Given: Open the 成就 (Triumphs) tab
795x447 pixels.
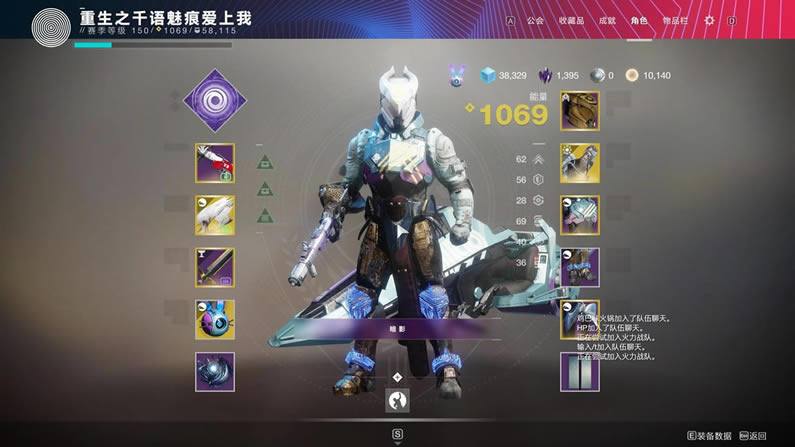Looking at the screenshot, I should 607,20.
